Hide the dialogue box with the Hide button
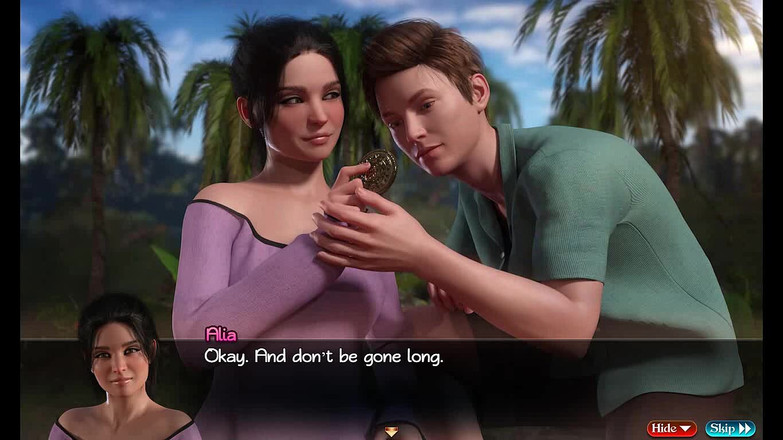The height and width of the screenshot is (440, 783). pyautogui.click(x=671, y=429)
